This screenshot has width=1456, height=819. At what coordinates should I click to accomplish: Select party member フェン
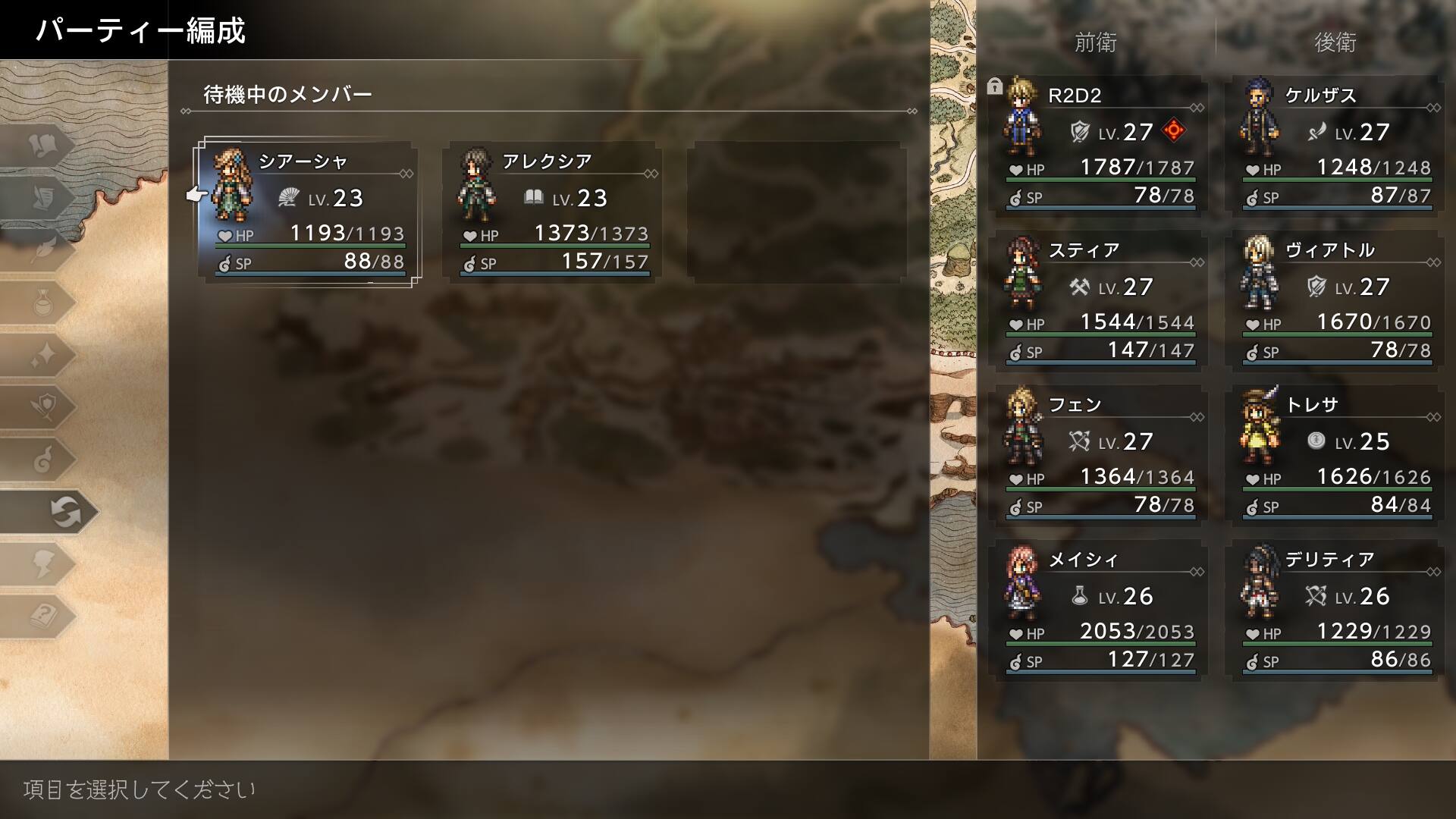point(1100,455)
